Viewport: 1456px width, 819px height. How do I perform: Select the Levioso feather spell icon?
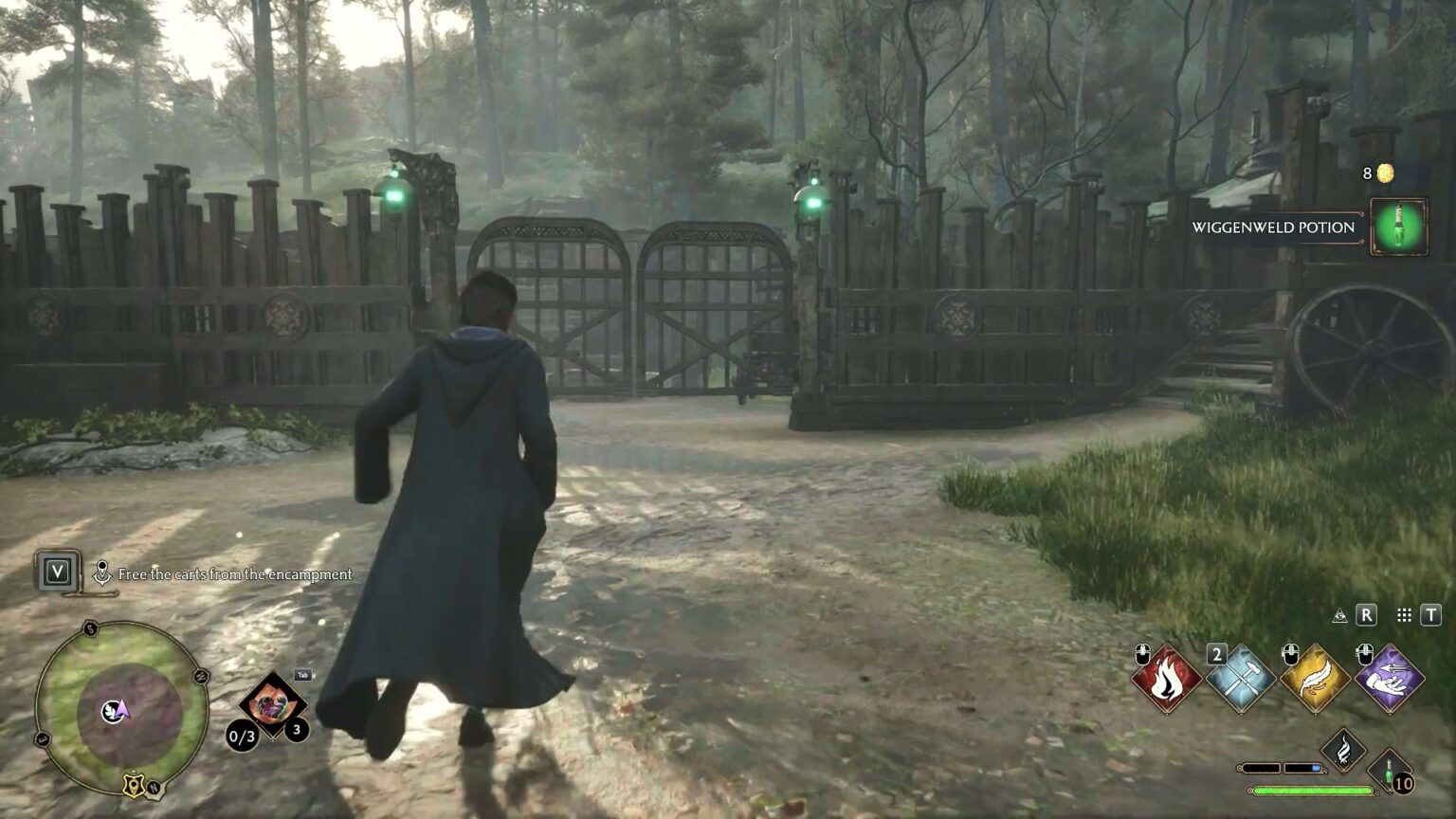[x=1316, y=679]
